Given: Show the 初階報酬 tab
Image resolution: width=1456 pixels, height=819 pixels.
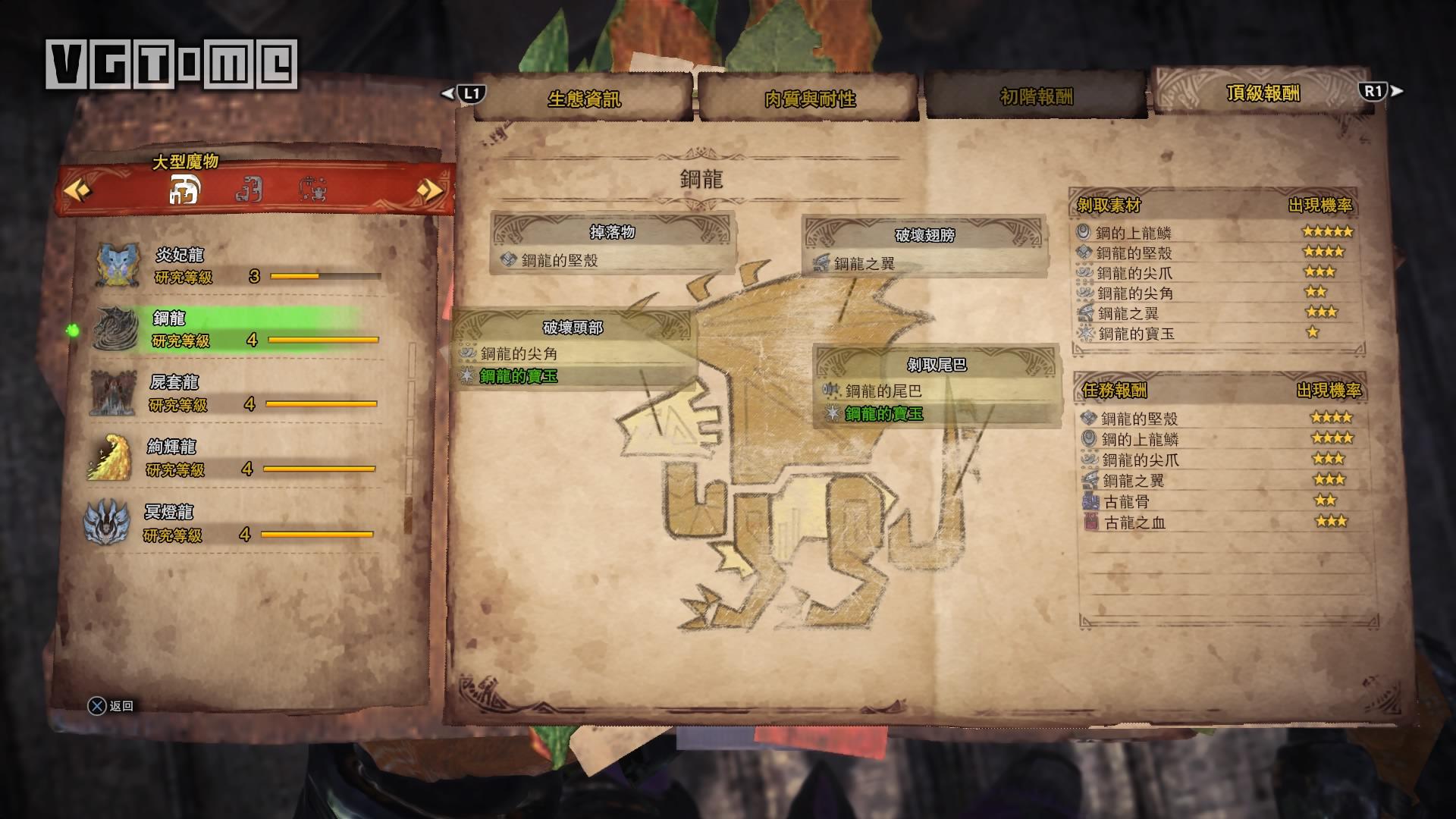Looking at the screenshot, I should point(1036,96).
